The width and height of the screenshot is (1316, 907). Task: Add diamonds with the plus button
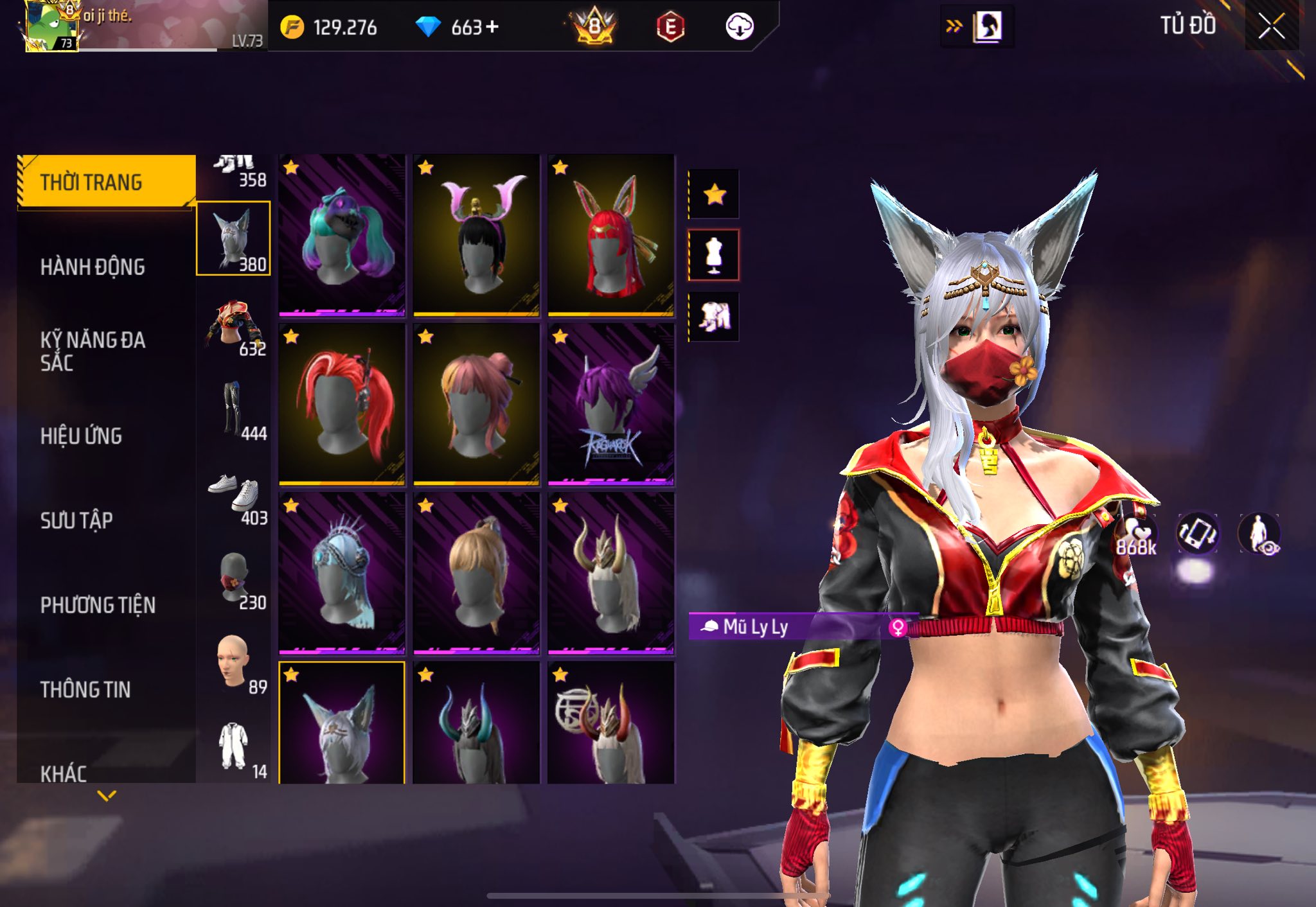pos(492,27)
